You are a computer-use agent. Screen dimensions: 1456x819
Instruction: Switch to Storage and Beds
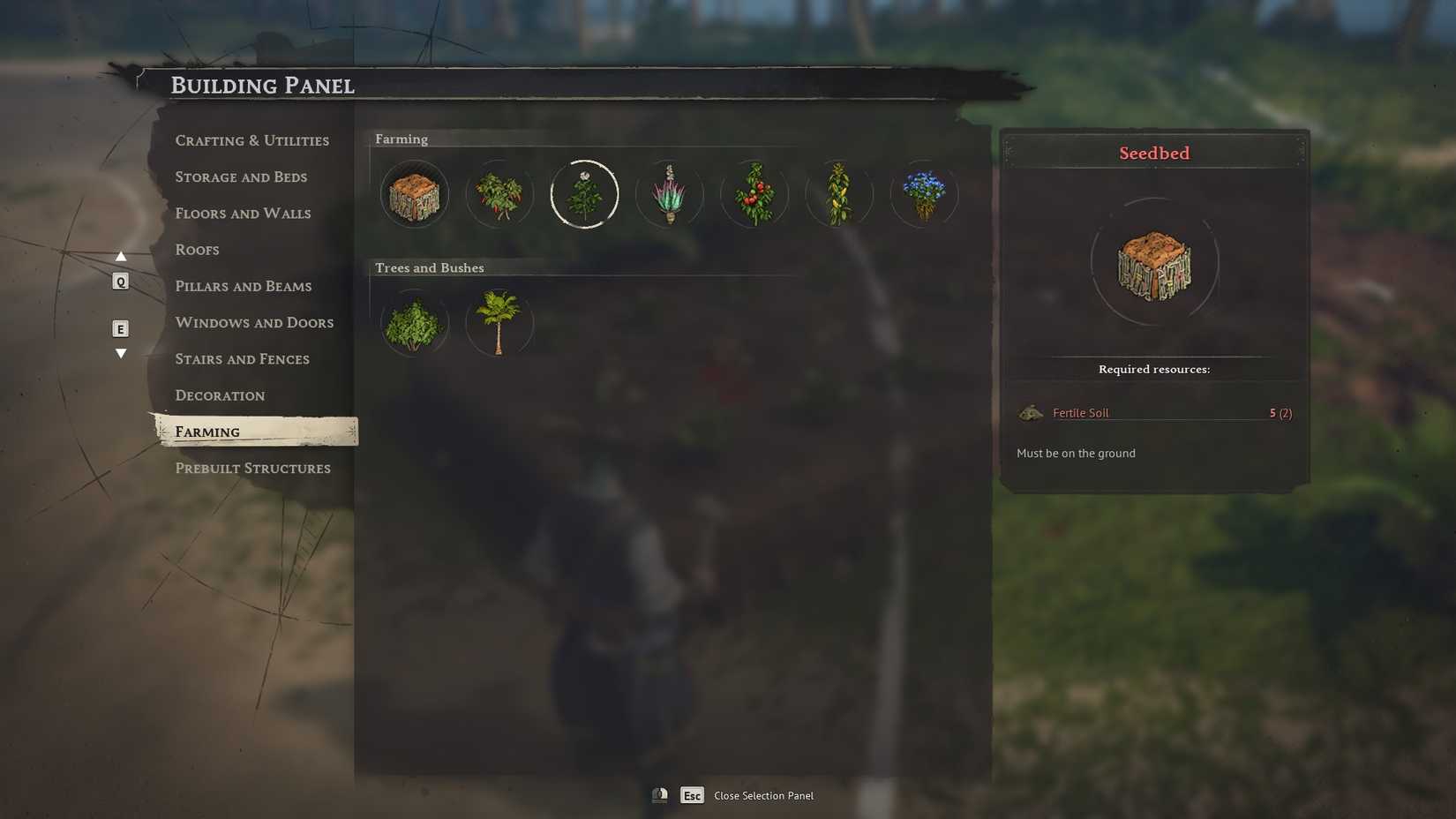[x=241, y=177]
